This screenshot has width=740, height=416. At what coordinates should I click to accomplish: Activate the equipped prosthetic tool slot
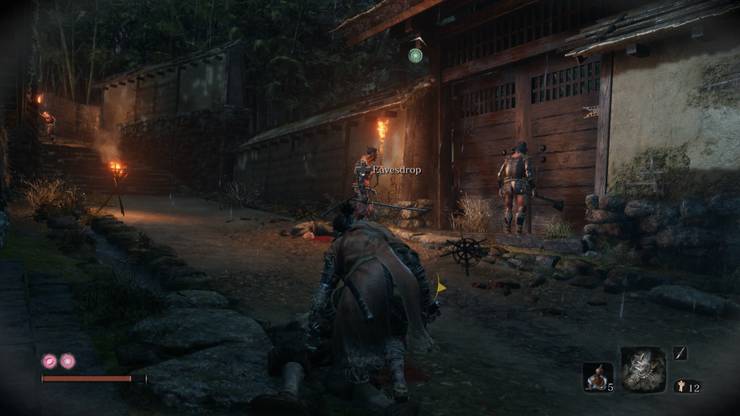[642, 369]
